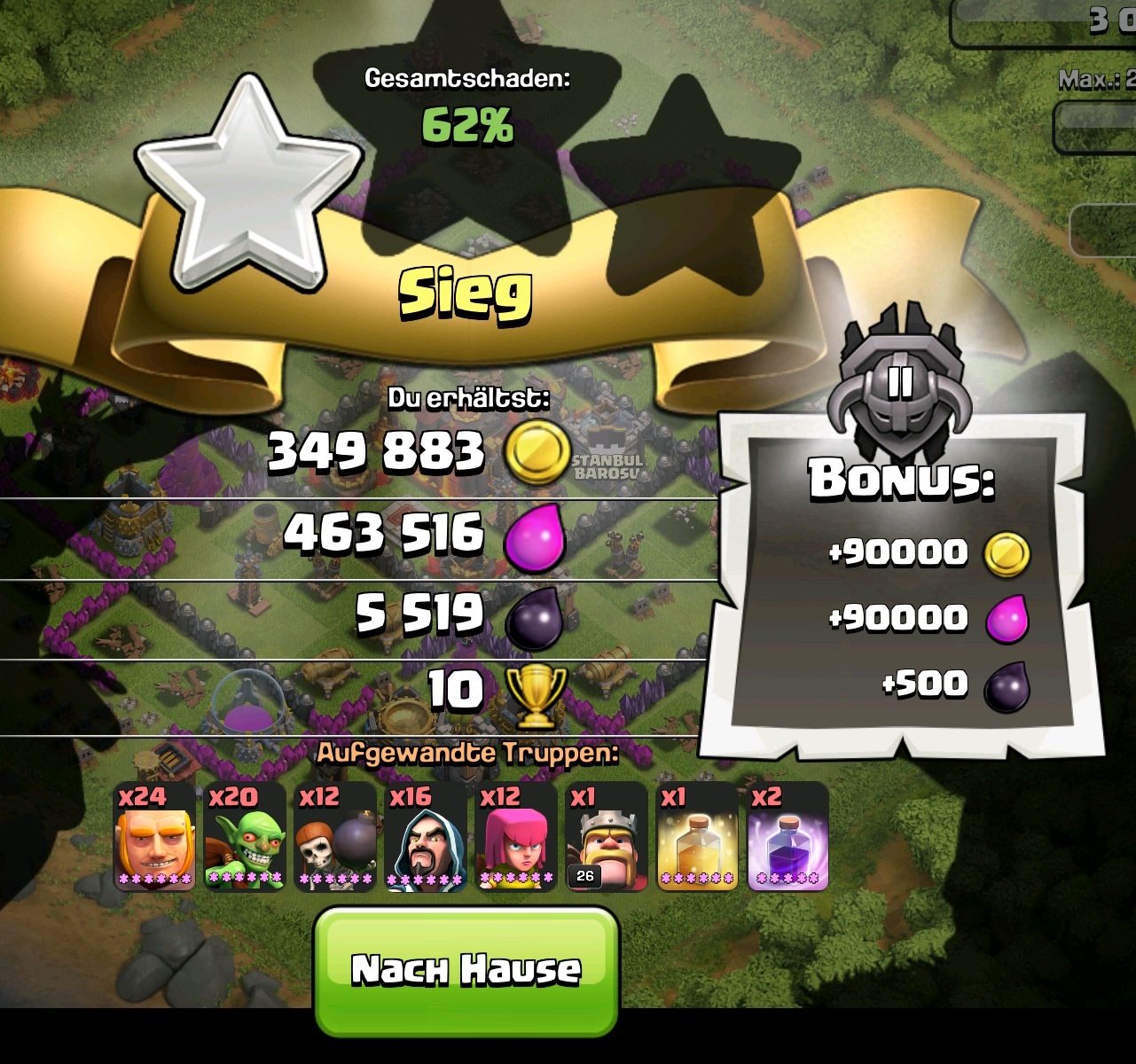
Task: Tap the league badge above Bonus
Action: coord(899,382)
